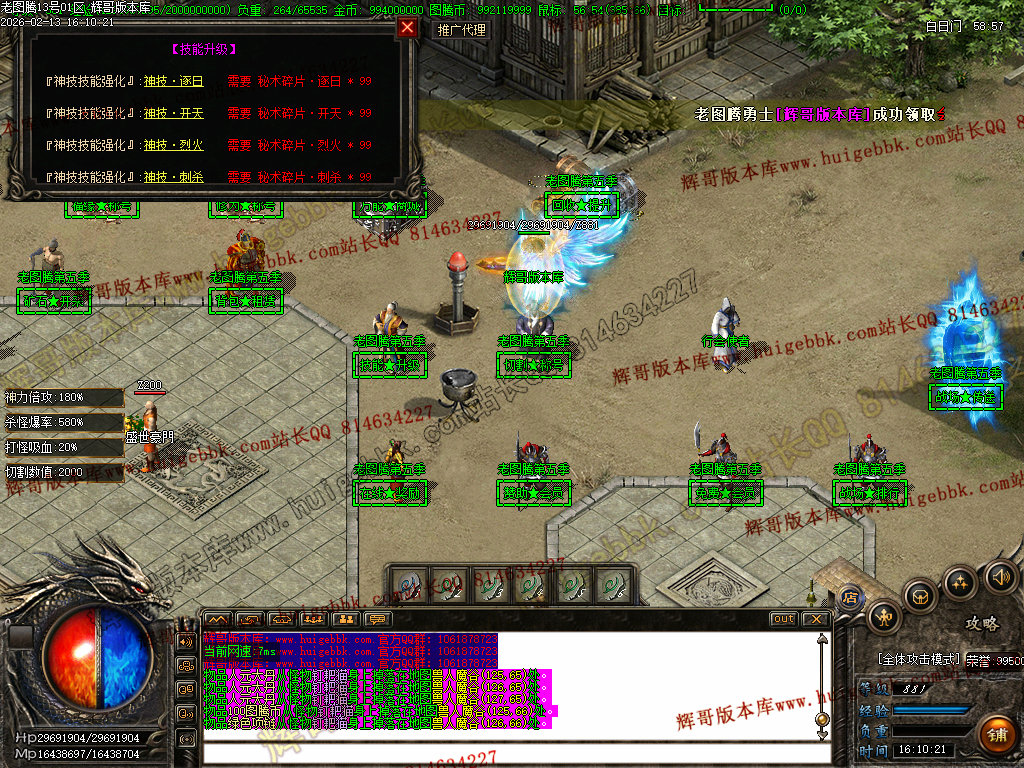Focus the chat text input bar
The image size is (1024, 768).
pos(510,755)
